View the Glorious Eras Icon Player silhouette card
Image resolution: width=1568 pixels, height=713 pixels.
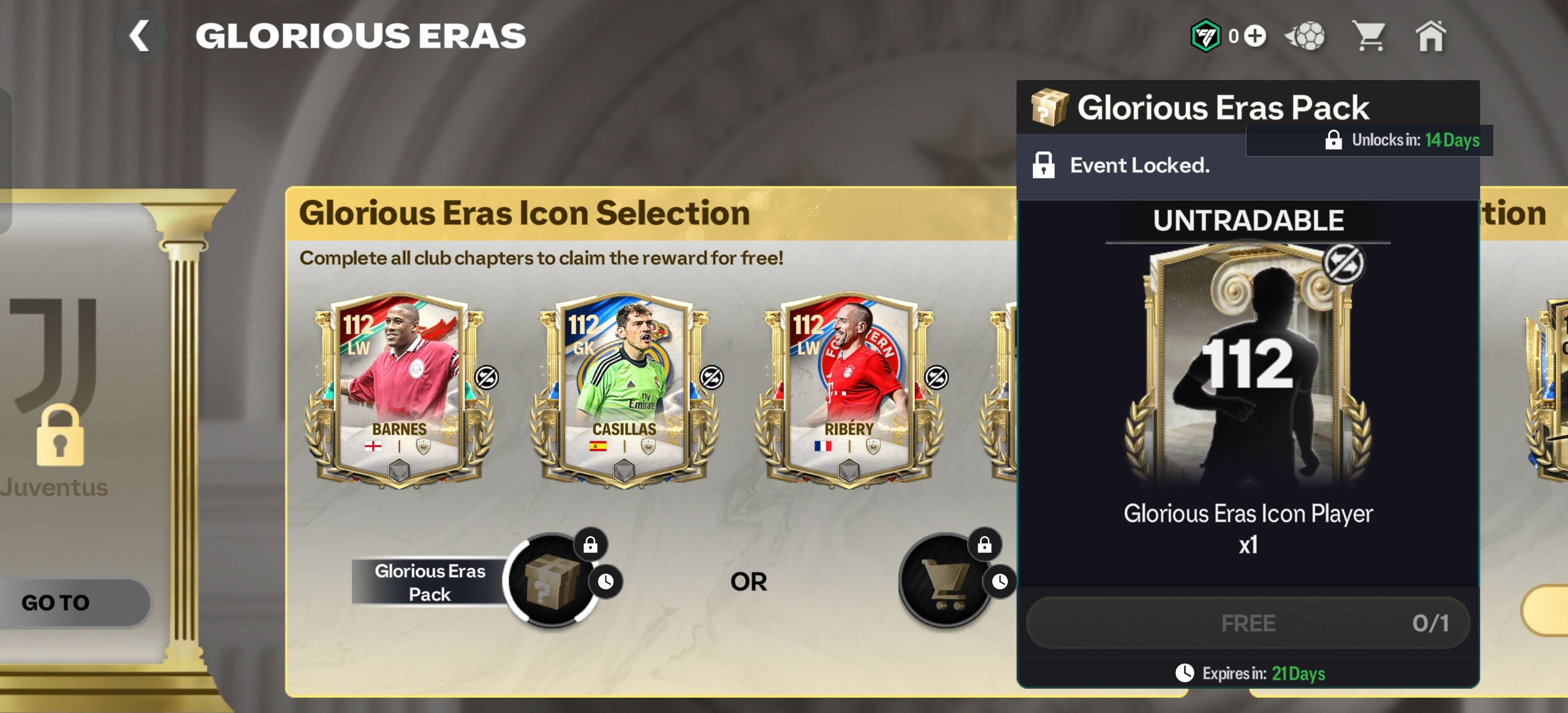[1248, 365]
